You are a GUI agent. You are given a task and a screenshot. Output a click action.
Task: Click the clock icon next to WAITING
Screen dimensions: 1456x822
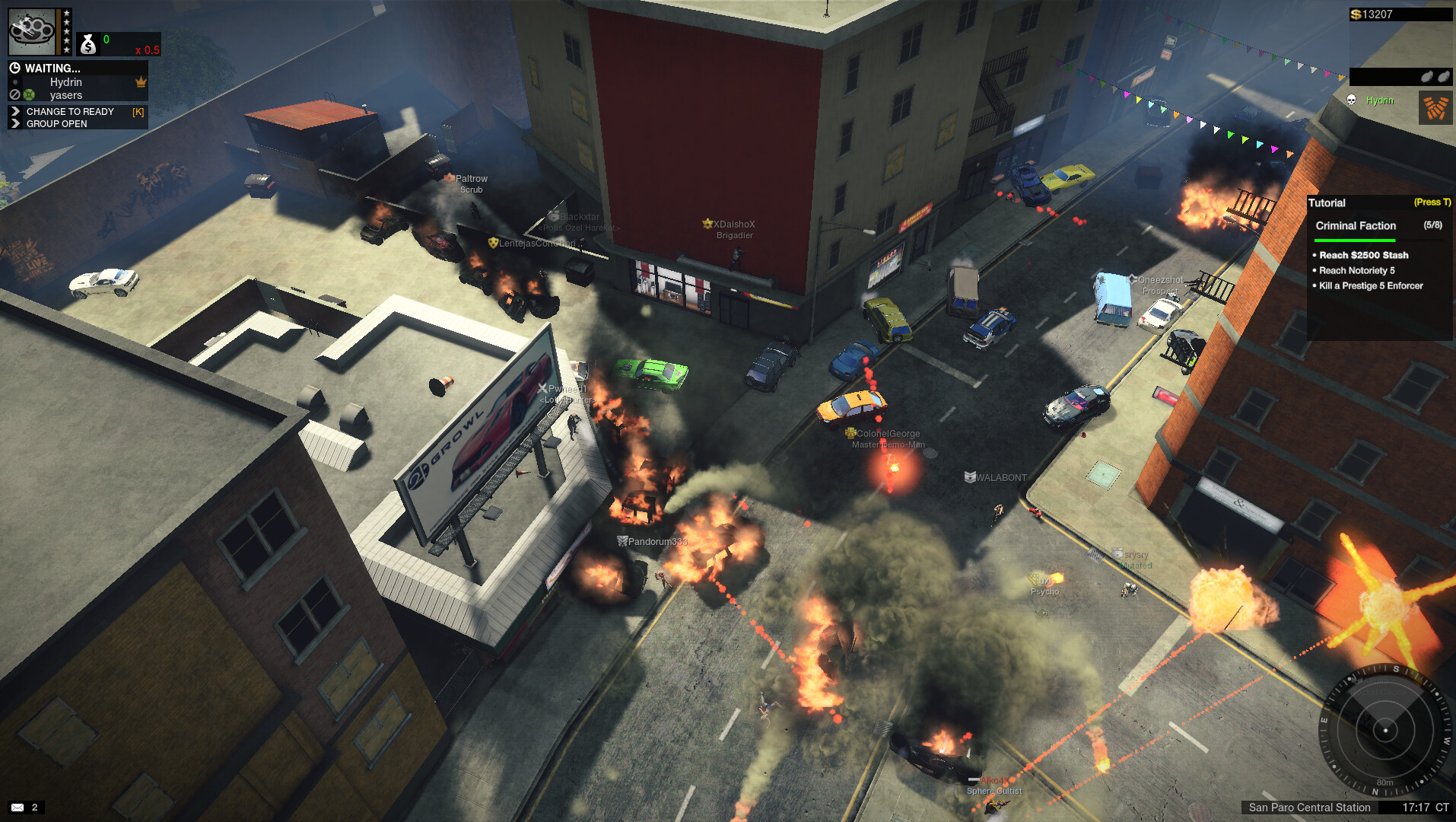(14, 68)
